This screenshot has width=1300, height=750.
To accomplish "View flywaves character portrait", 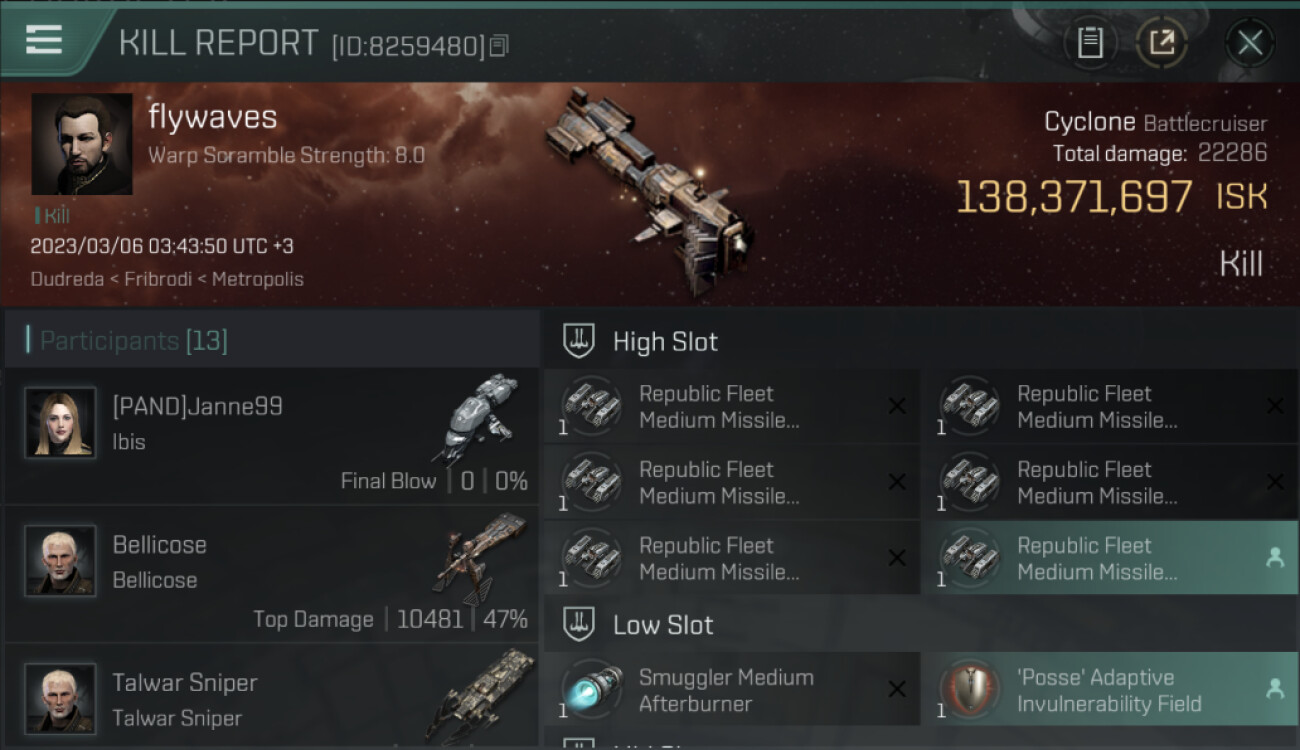I will [x=82, y=144].
